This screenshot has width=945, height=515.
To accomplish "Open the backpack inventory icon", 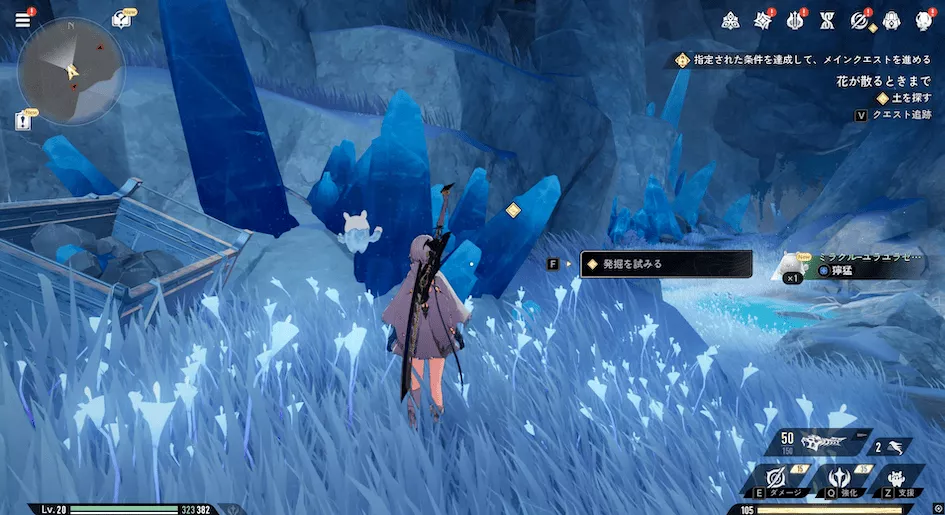I will click(891, 20).
